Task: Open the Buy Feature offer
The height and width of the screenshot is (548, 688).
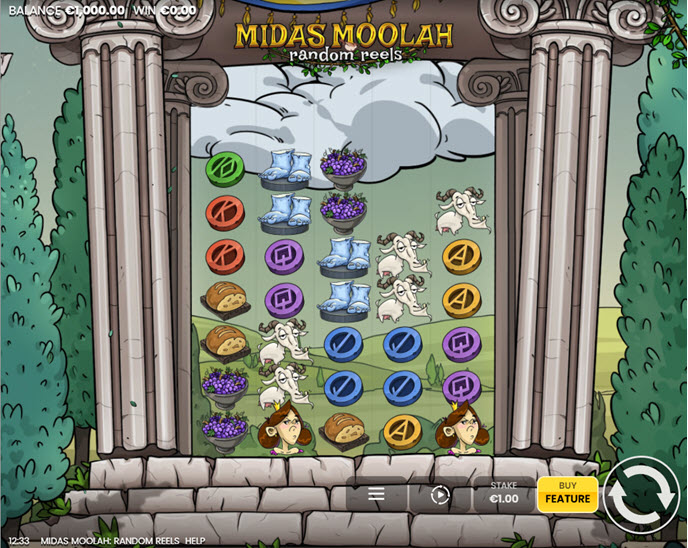Action: tap(567, 493)
